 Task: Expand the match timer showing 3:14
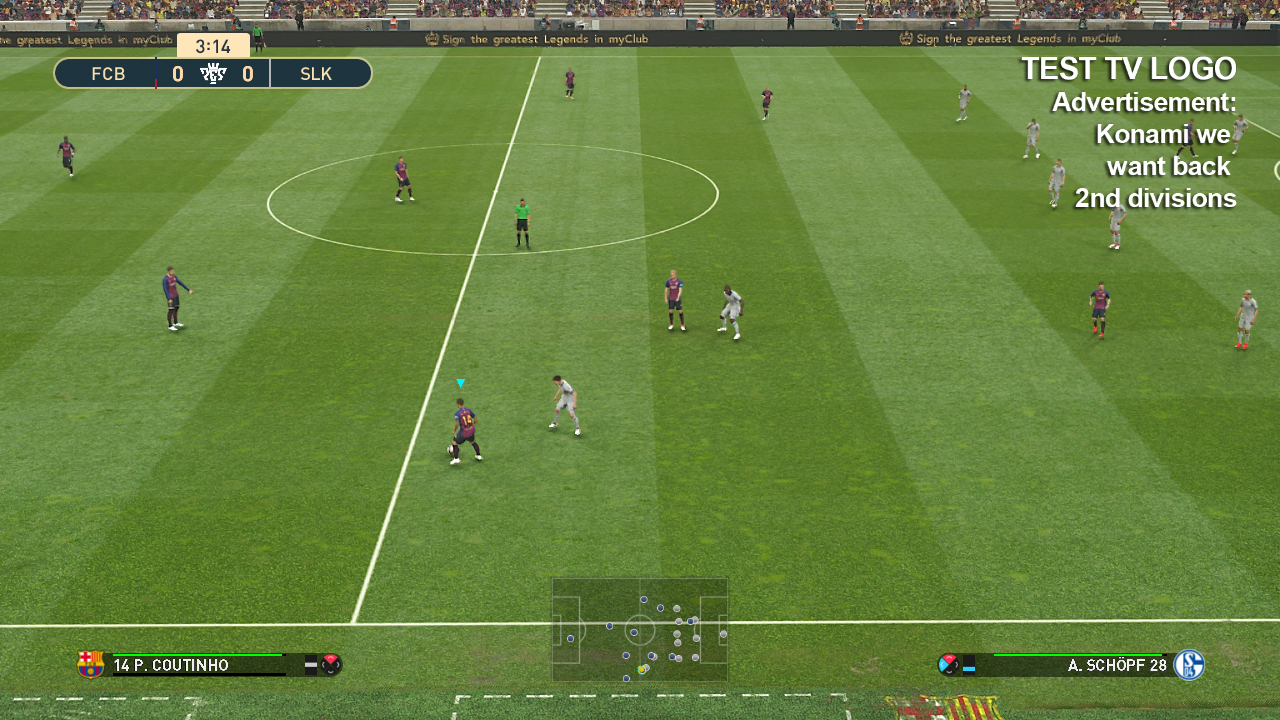click(x=213, y=45)
